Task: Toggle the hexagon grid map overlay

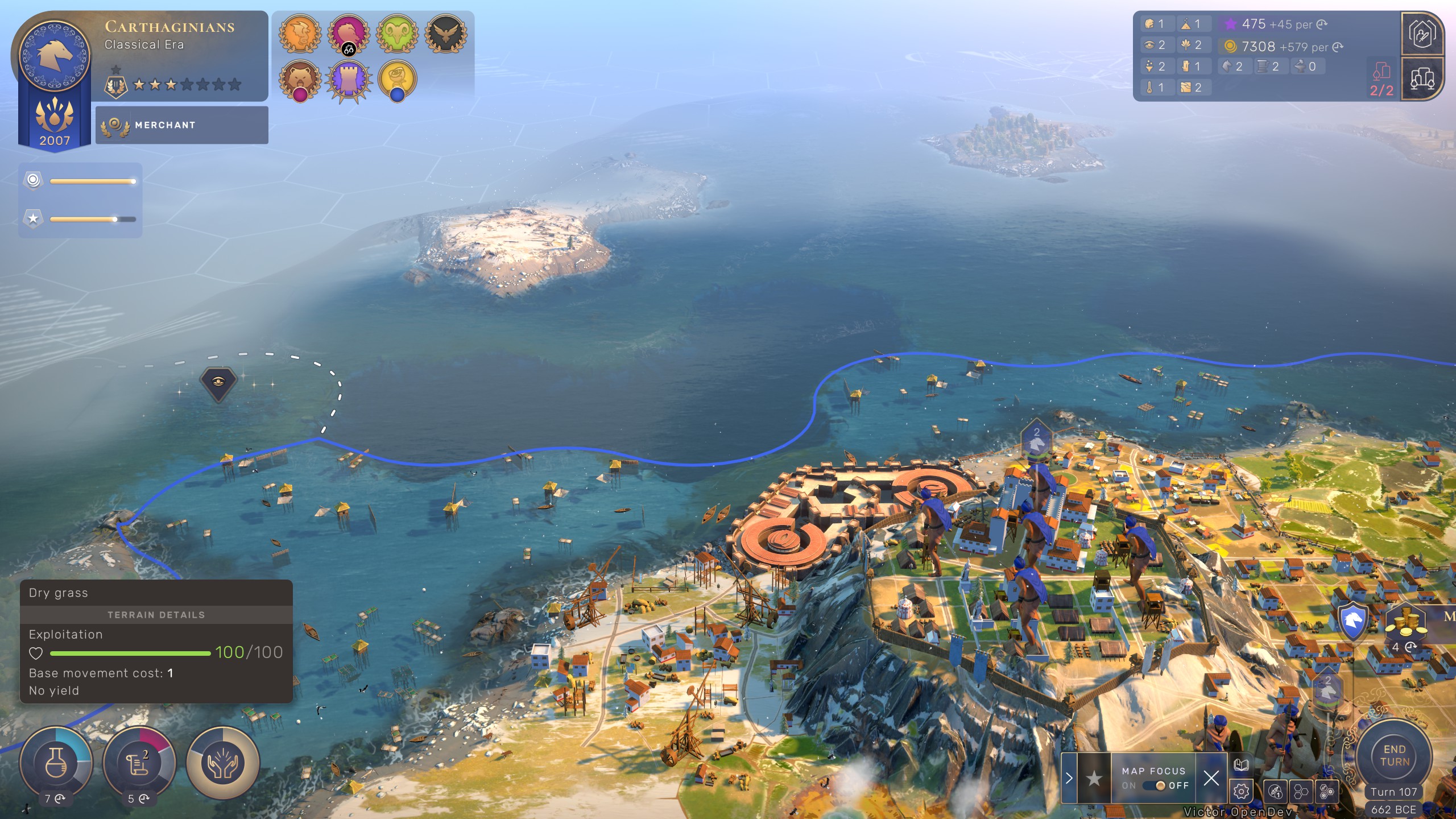Action: [1301, 791]
